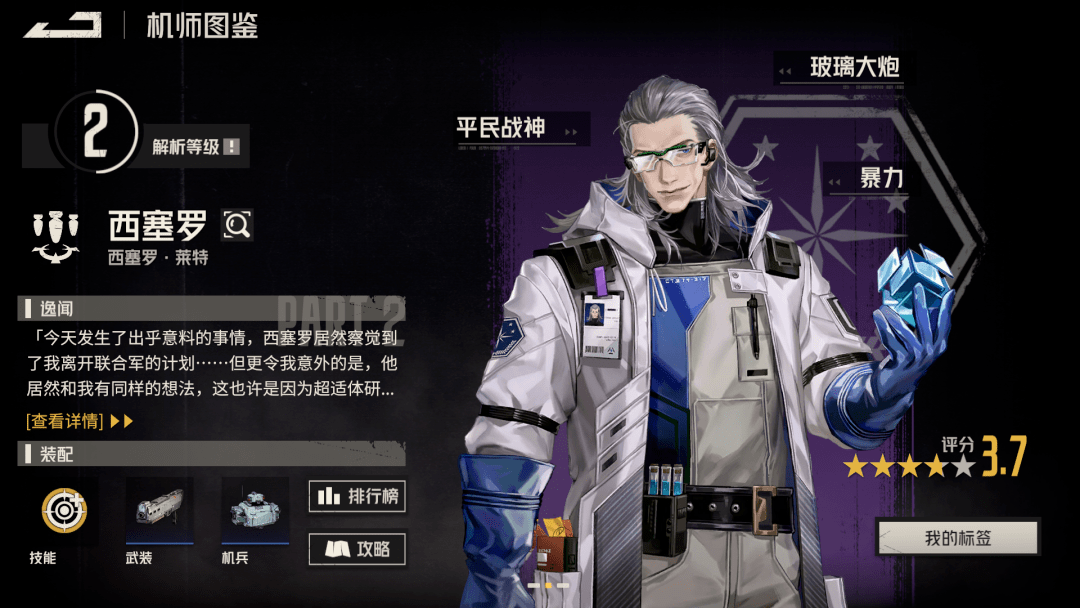Open the 排行榜 leaderboard
Screen dimensions: 1080x608
[357, 496]
